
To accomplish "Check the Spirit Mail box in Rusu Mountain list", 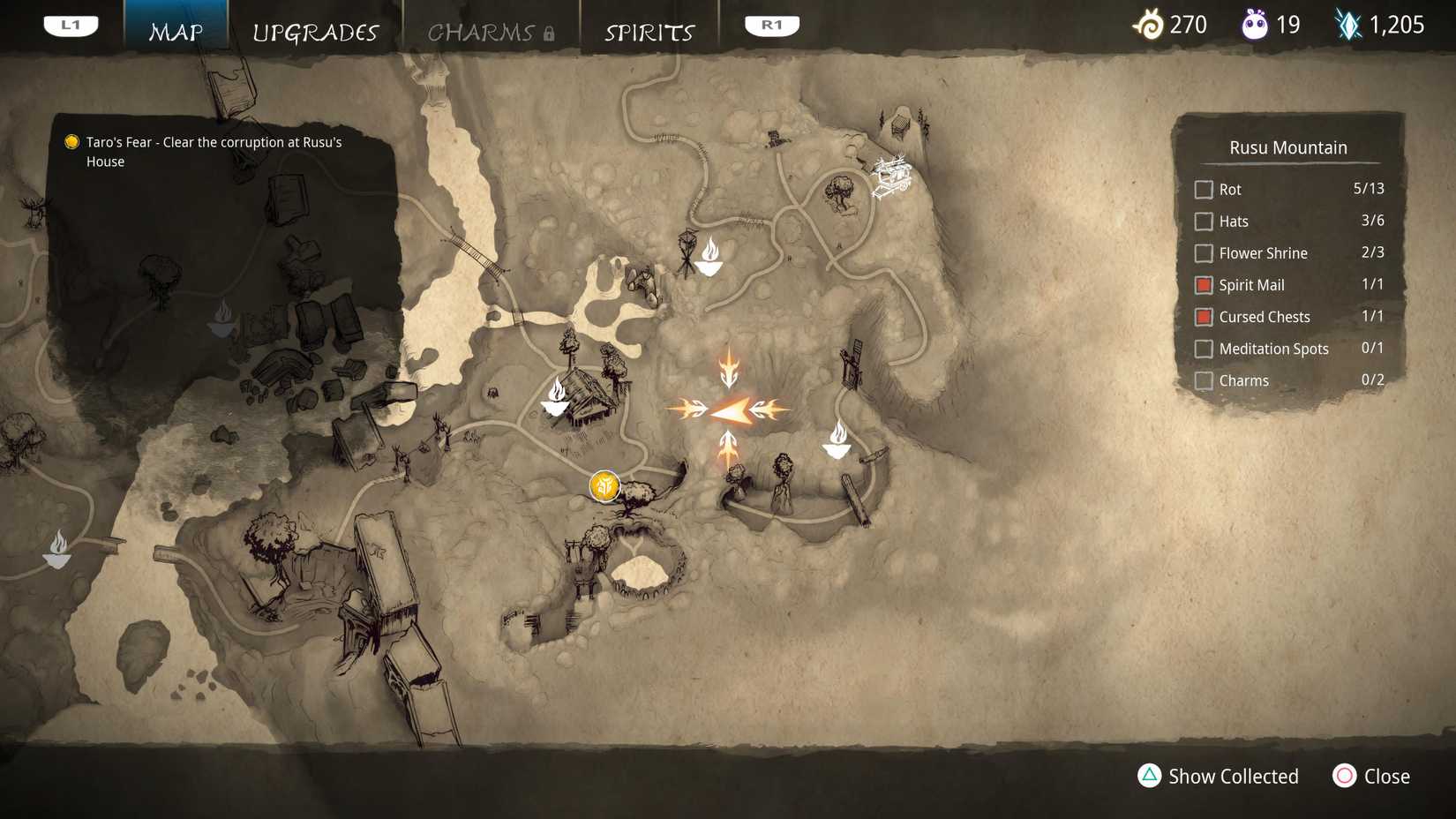I will coord(1203,284).
